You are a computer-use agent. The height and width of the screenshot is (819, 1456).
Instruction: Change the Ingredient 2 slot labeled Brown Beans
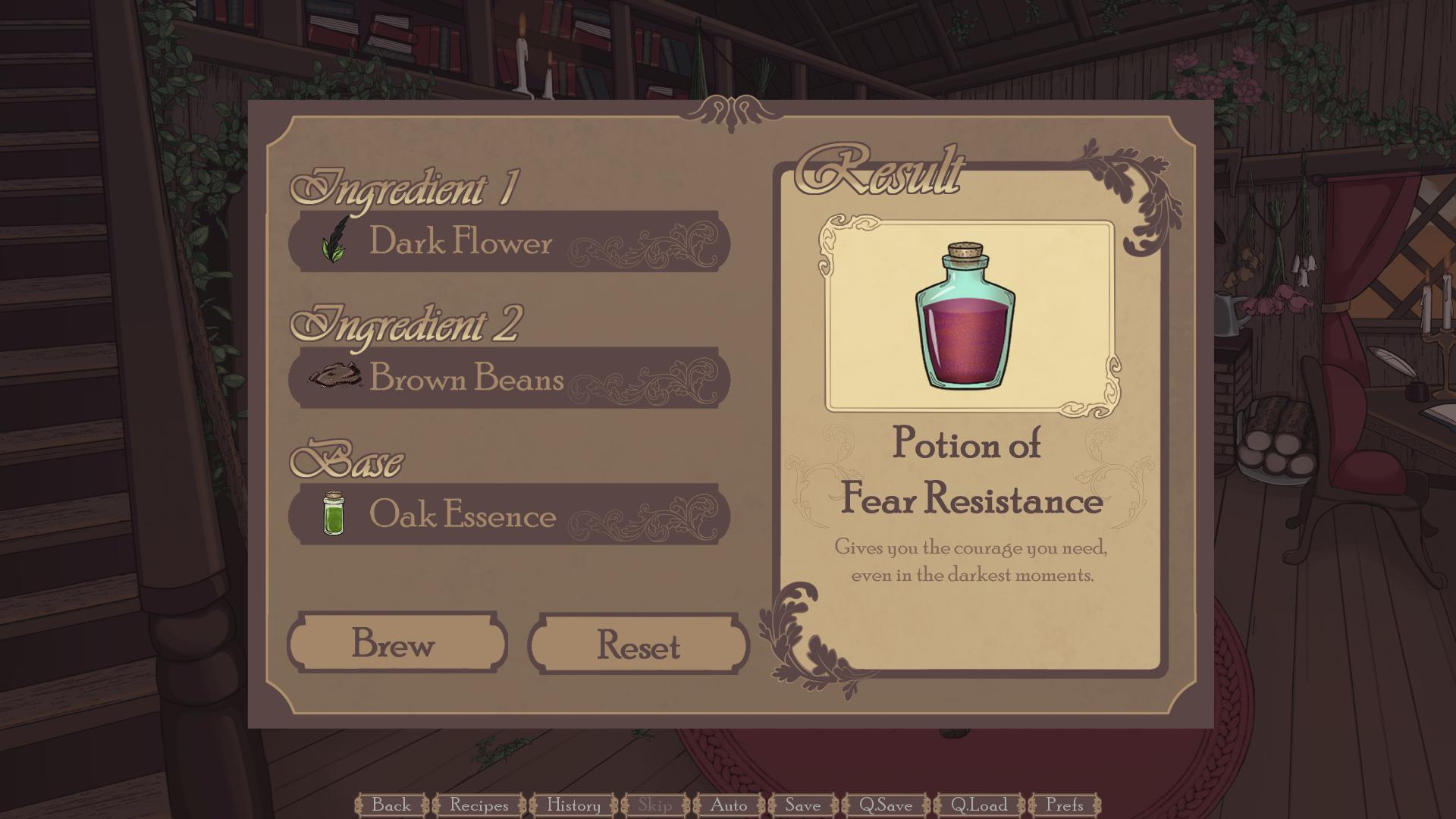click(x=508, y=377)
